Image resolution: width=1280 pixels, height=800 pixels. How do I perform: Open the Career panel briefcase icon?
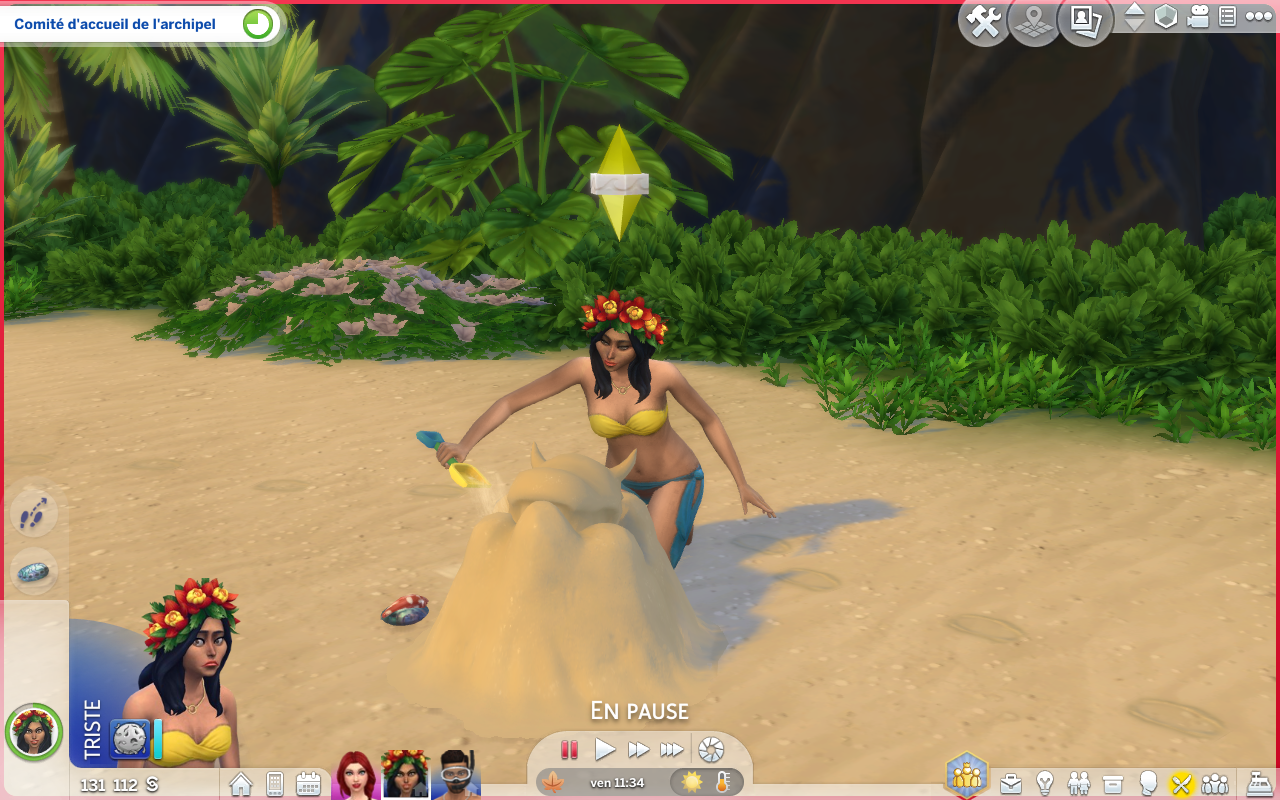(1012, 783)
